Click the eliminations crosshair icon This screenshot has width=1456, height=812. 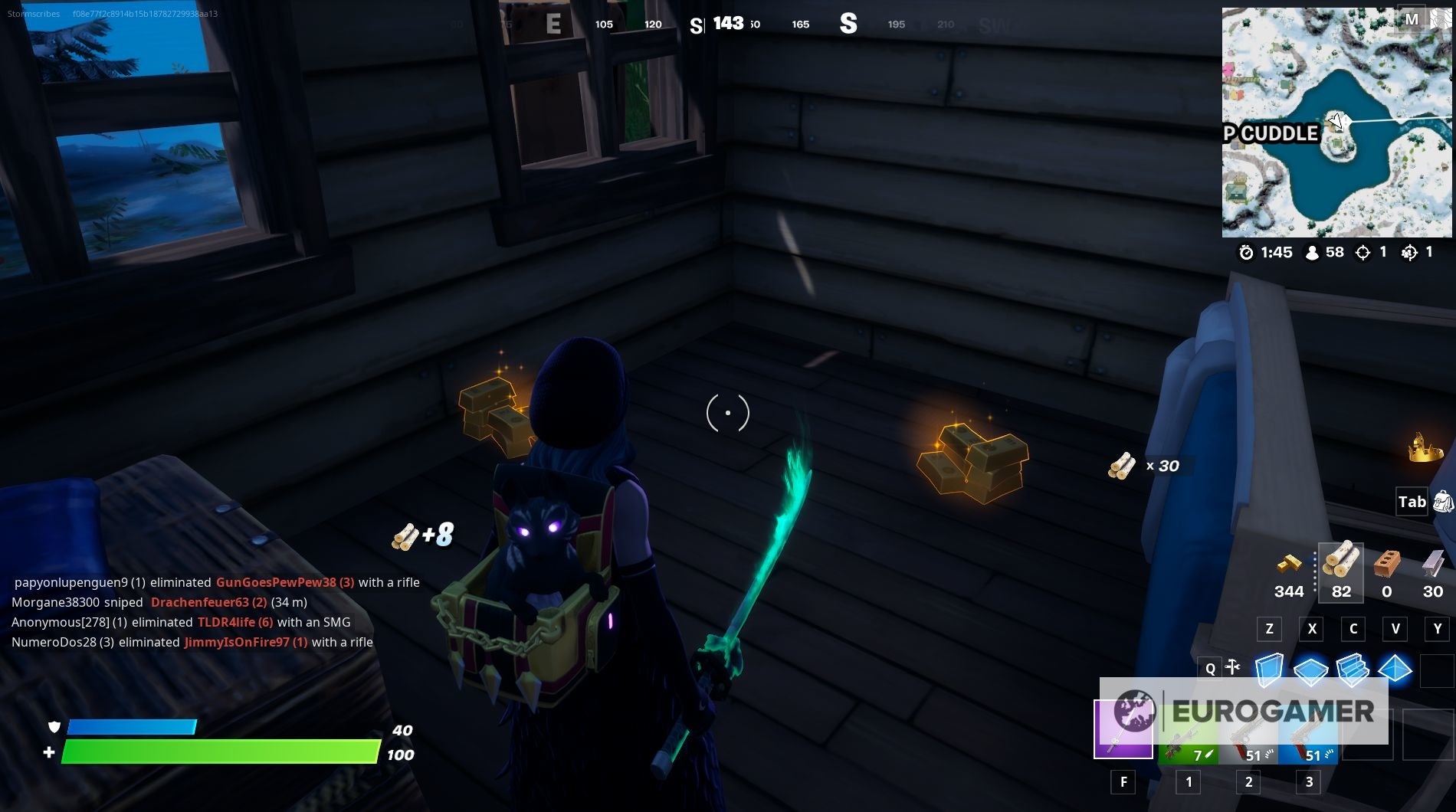[x=1362, y=252]
